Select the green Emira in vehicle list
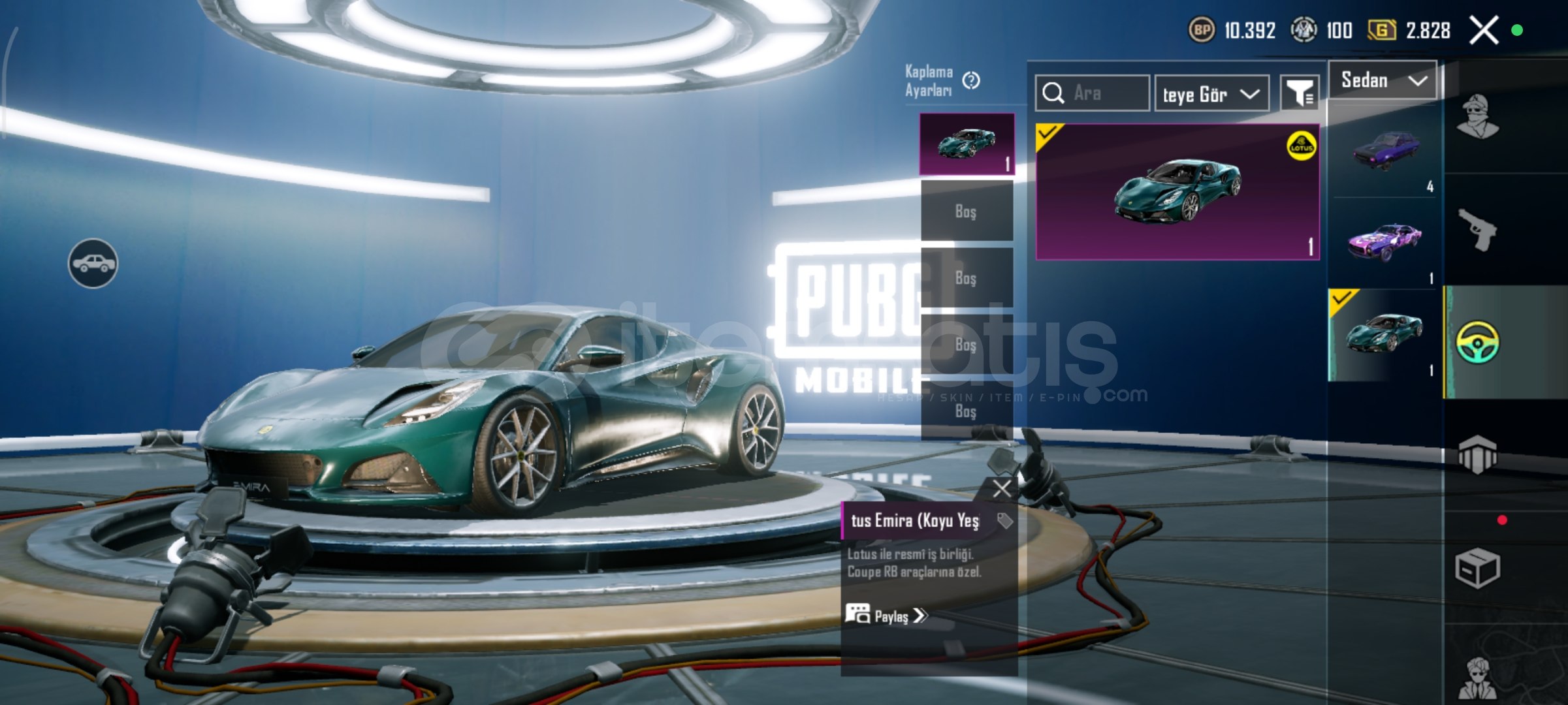Image resolution: width=1568 pixels, height=705 pixels. [1384, 334]
